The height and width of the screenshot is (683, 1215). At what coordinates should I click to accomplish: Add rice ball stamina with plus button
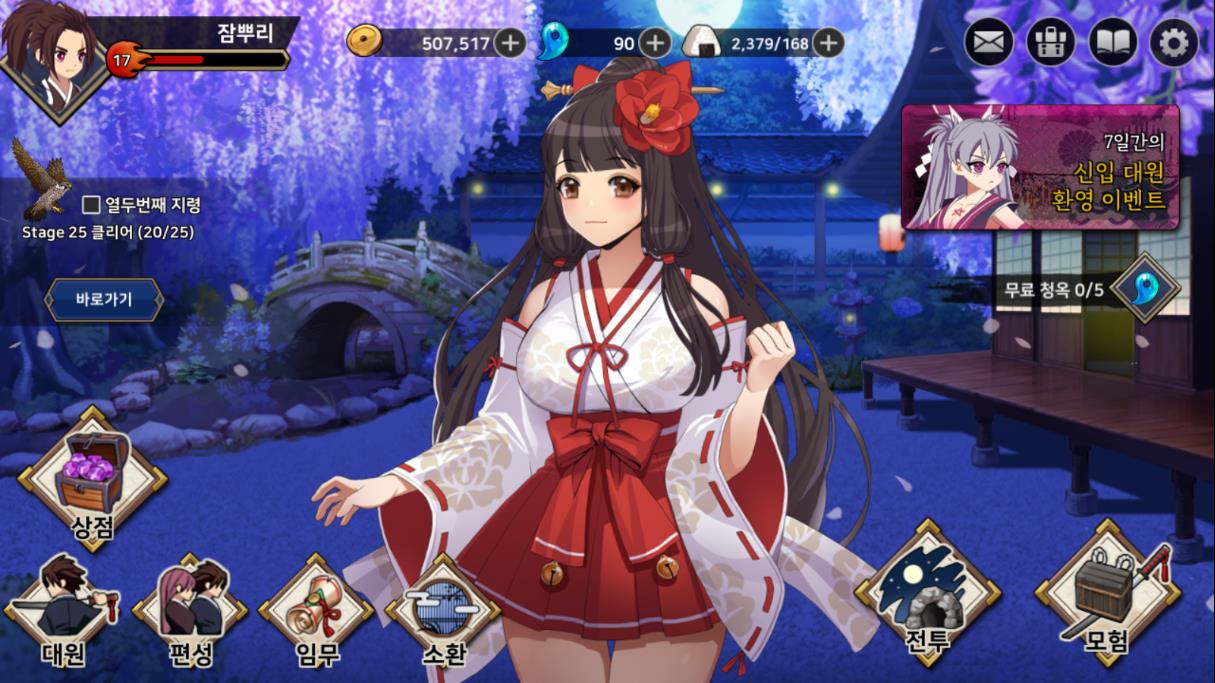click(827, 43)
